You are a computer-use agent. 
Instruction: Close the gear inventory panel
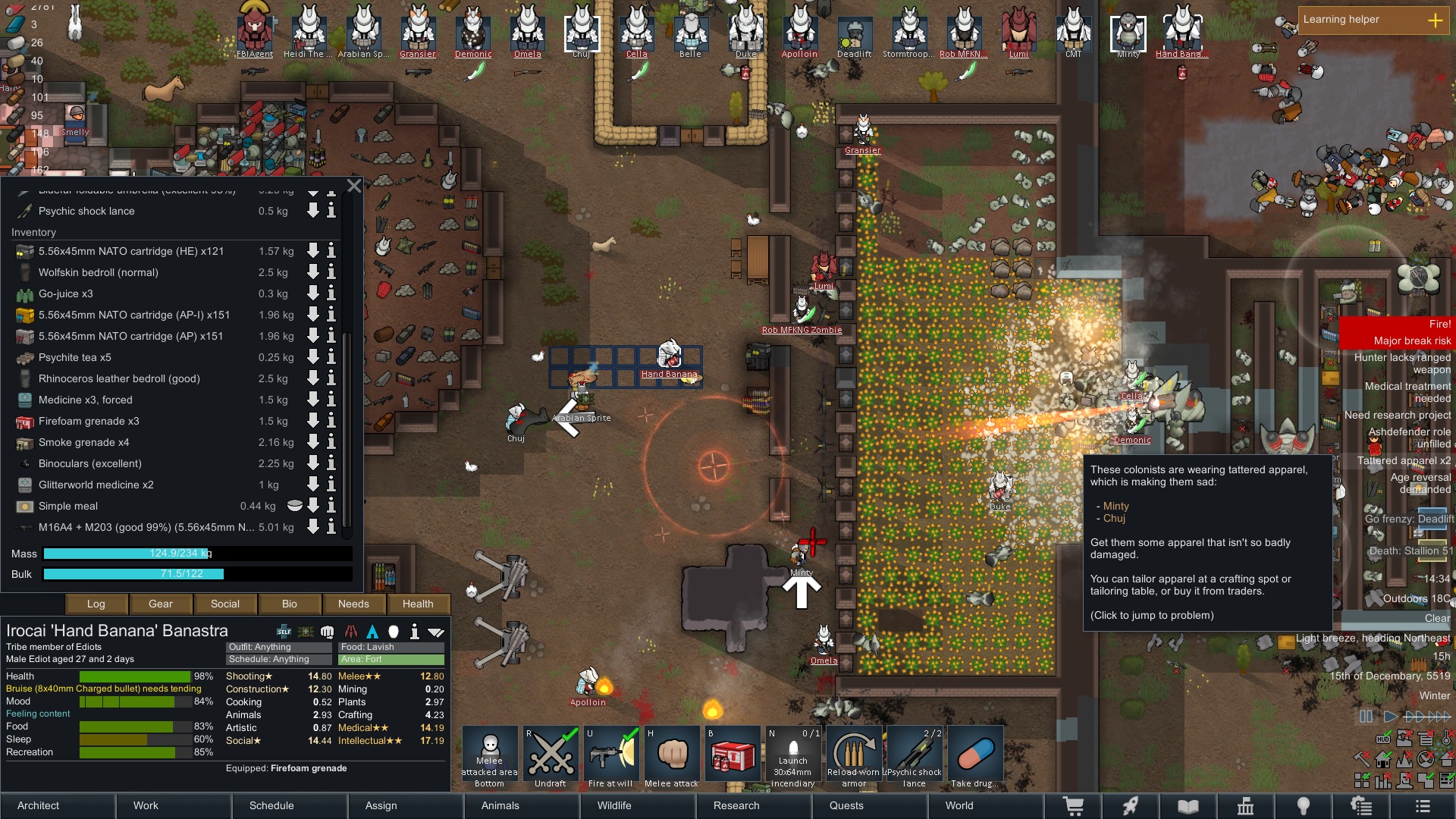click(x=354, y=186)
